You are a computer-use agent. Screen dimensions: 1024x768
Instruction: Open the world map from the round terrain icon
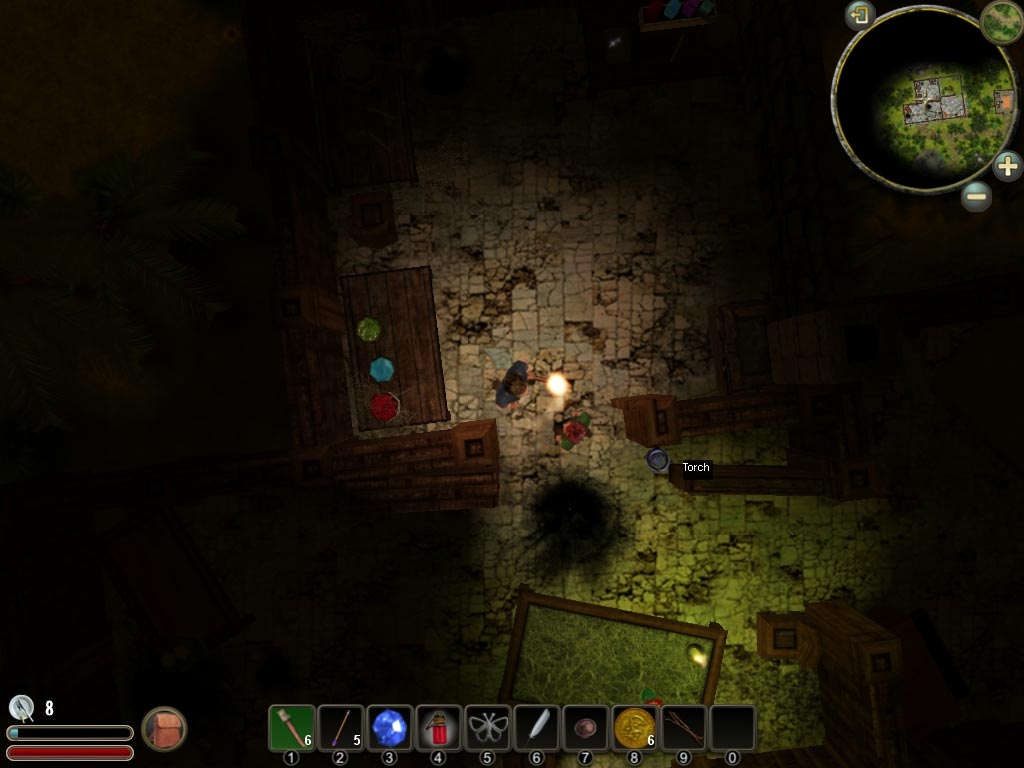pos(1000,21)
